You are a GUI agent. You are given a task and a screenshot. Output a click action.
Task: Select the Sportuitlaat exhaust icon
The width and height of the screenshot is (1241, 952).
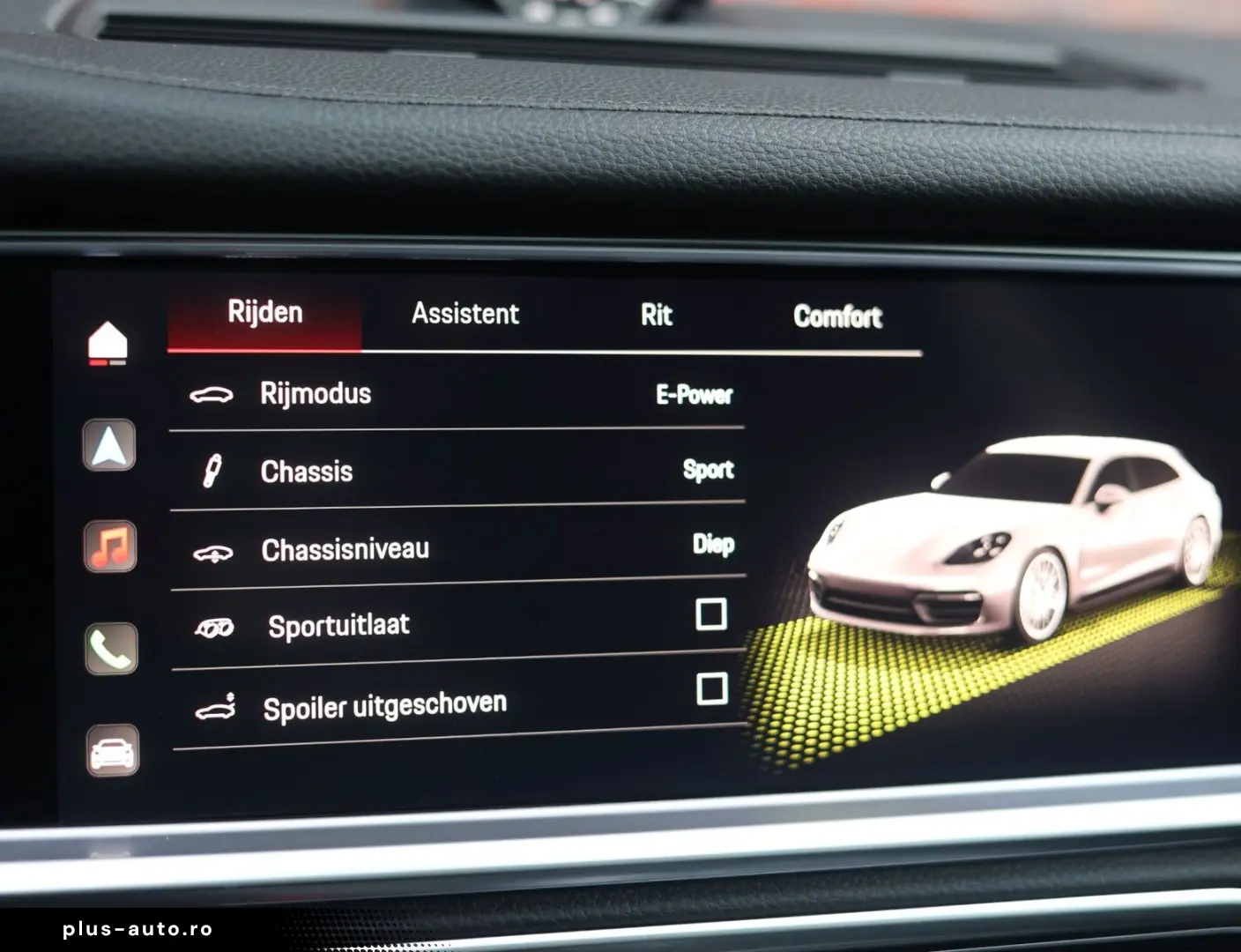pyautogui.click(x=214, y=626)
